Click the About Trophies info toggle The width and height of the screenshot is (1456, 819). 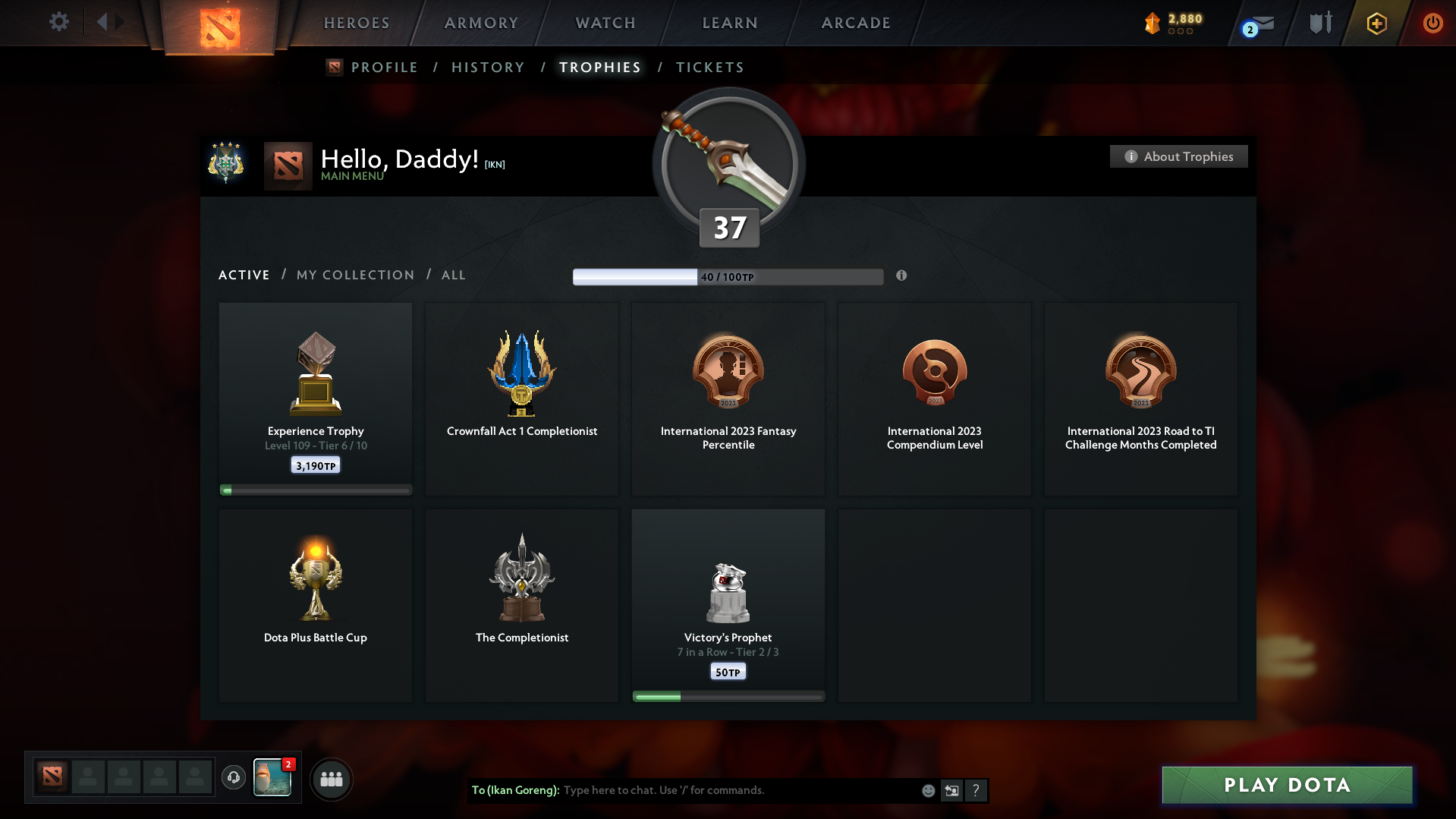click(x=1178, y=156)
